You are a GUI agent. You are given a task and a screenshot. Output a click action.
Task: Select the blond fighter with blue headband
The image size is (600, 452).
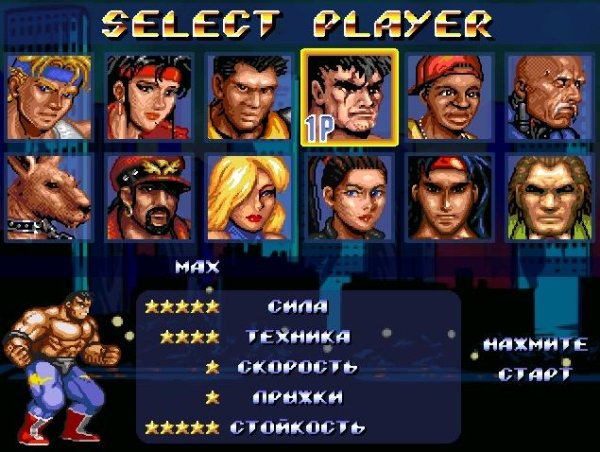(x=49, y=97)
